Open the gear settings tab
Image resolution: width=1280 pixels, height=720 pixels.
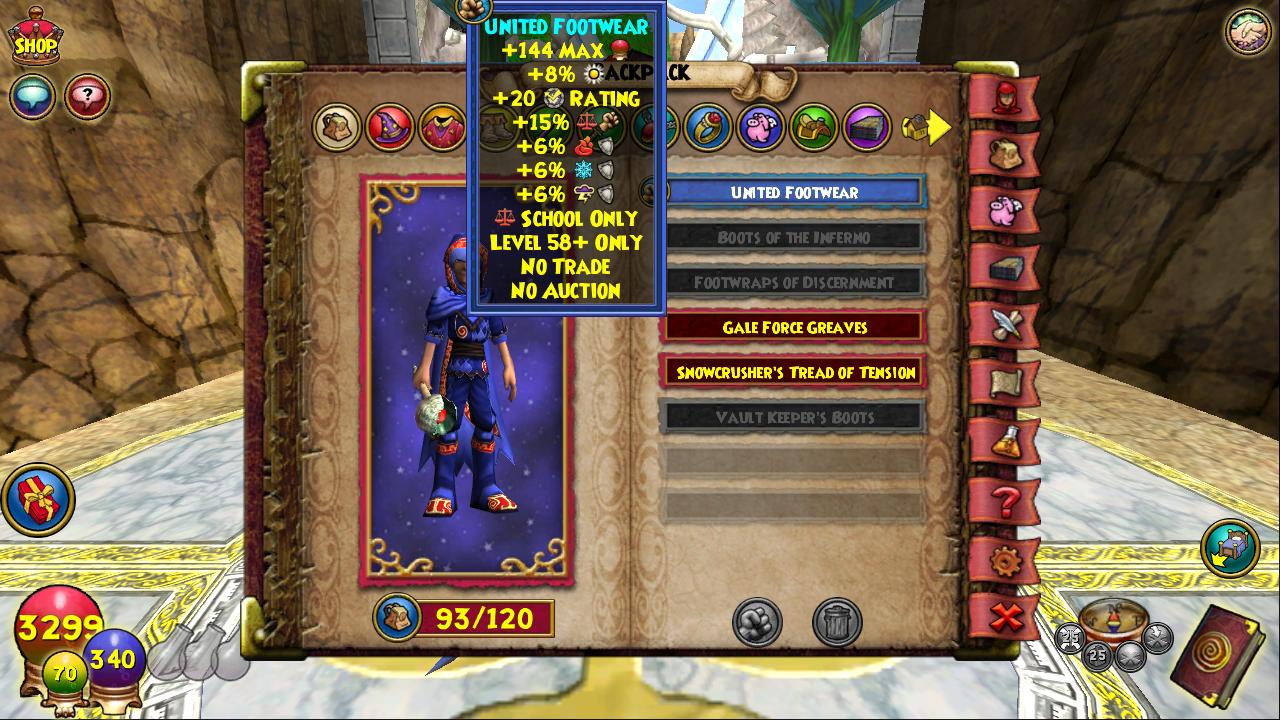coord(1004,561)
